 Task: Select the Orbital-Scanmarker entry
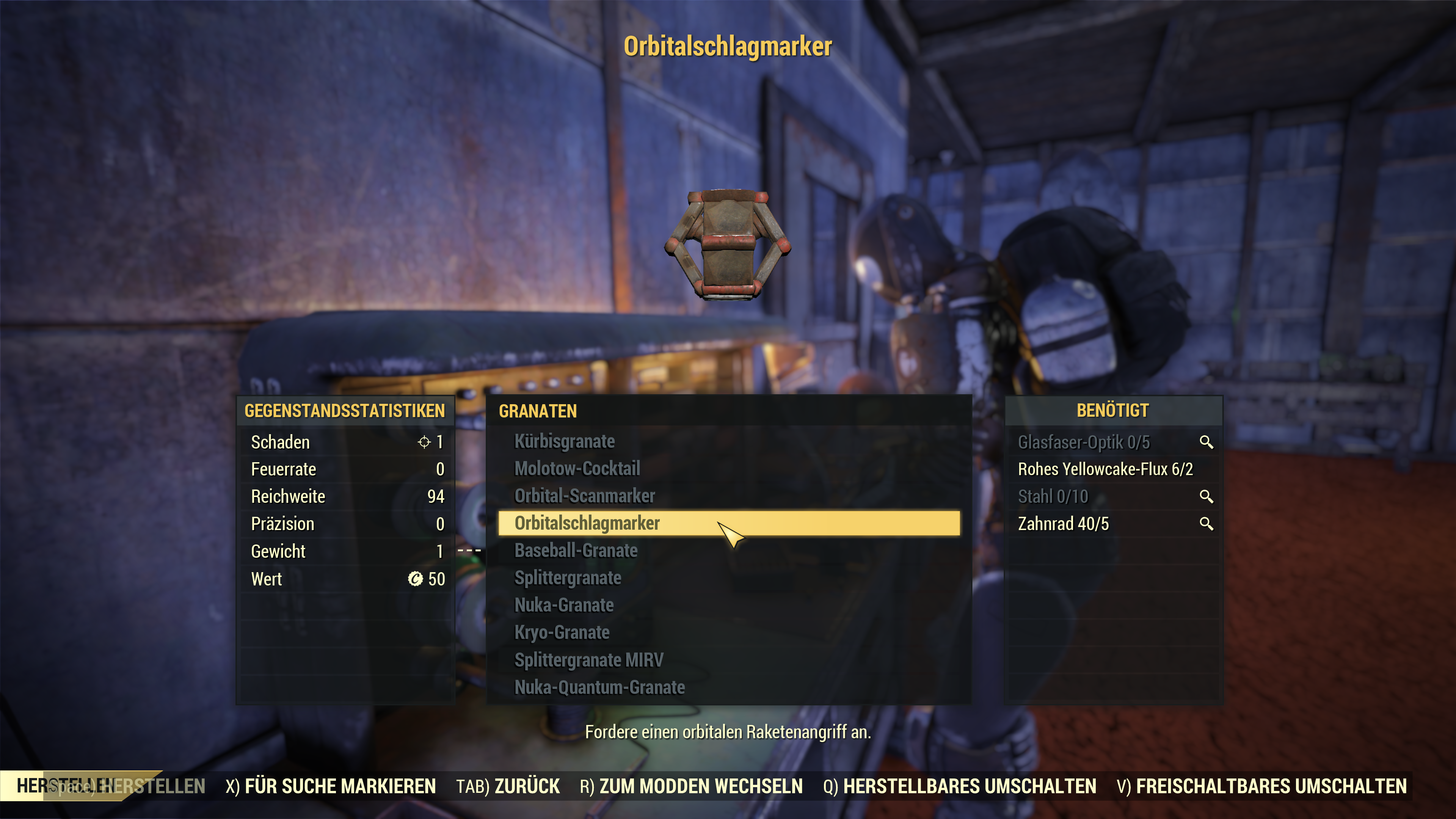[x=584, y=496]
